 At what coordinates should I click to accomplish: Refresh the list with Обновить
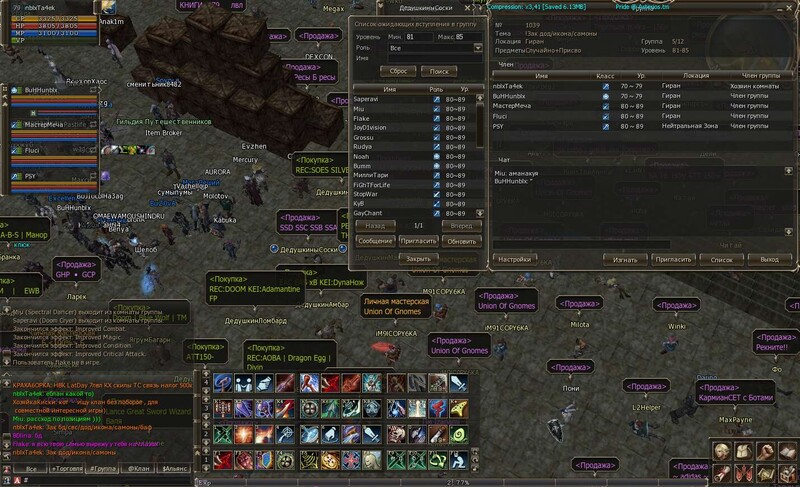pos(463,241)
